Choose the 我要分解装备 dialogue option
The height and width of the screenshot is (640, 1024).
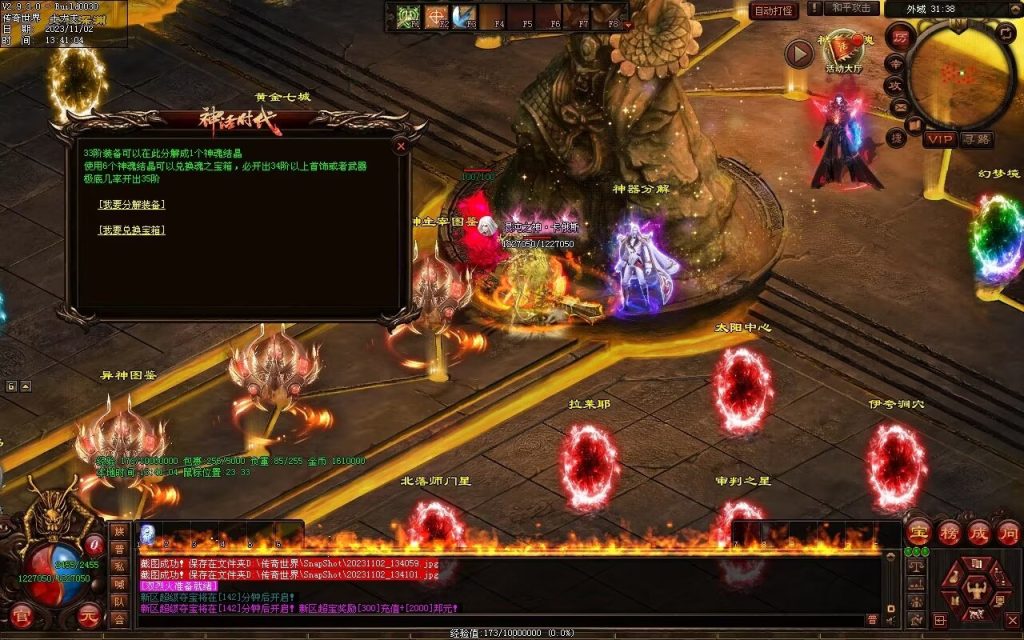click(x=131, y=205)
